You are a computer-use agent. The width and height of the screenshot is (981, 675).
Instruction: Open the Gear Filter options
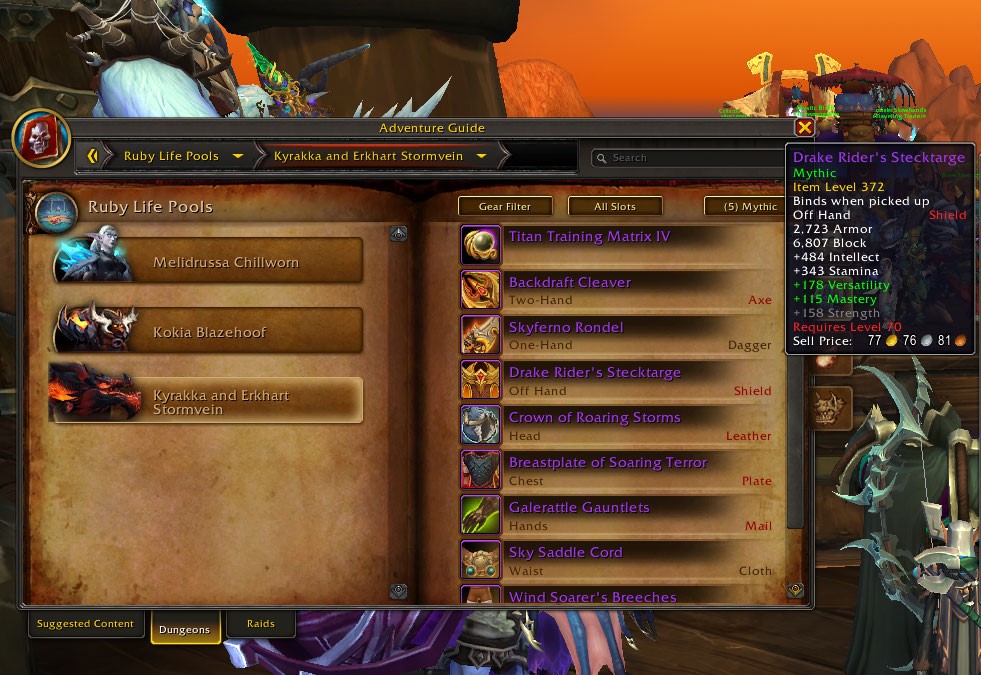(x=504, y=206)
